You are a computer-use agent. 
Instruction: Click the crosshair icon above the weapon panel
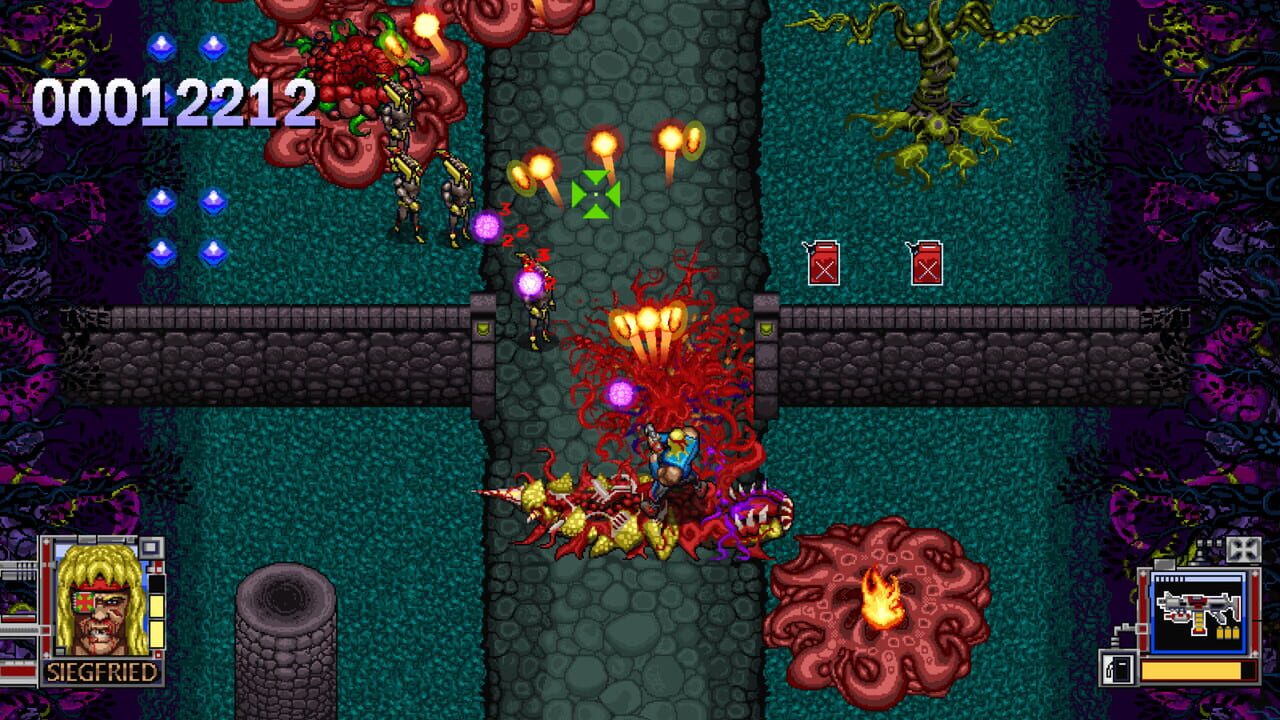[x=1242, y=548]
